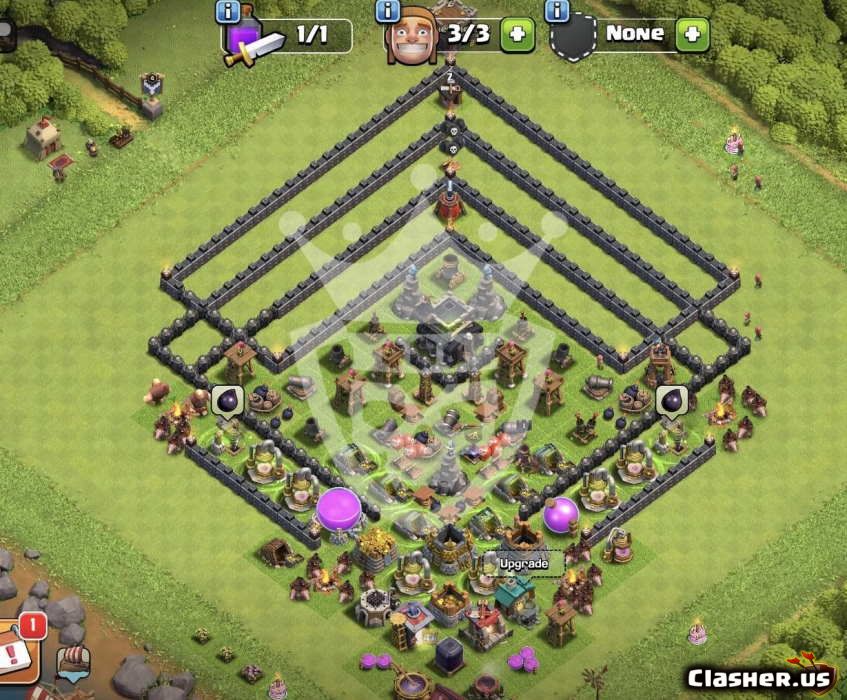Tap the striped-sail boat marker
This screenshot has width=847, height=700.
click(x=73, y=663)
